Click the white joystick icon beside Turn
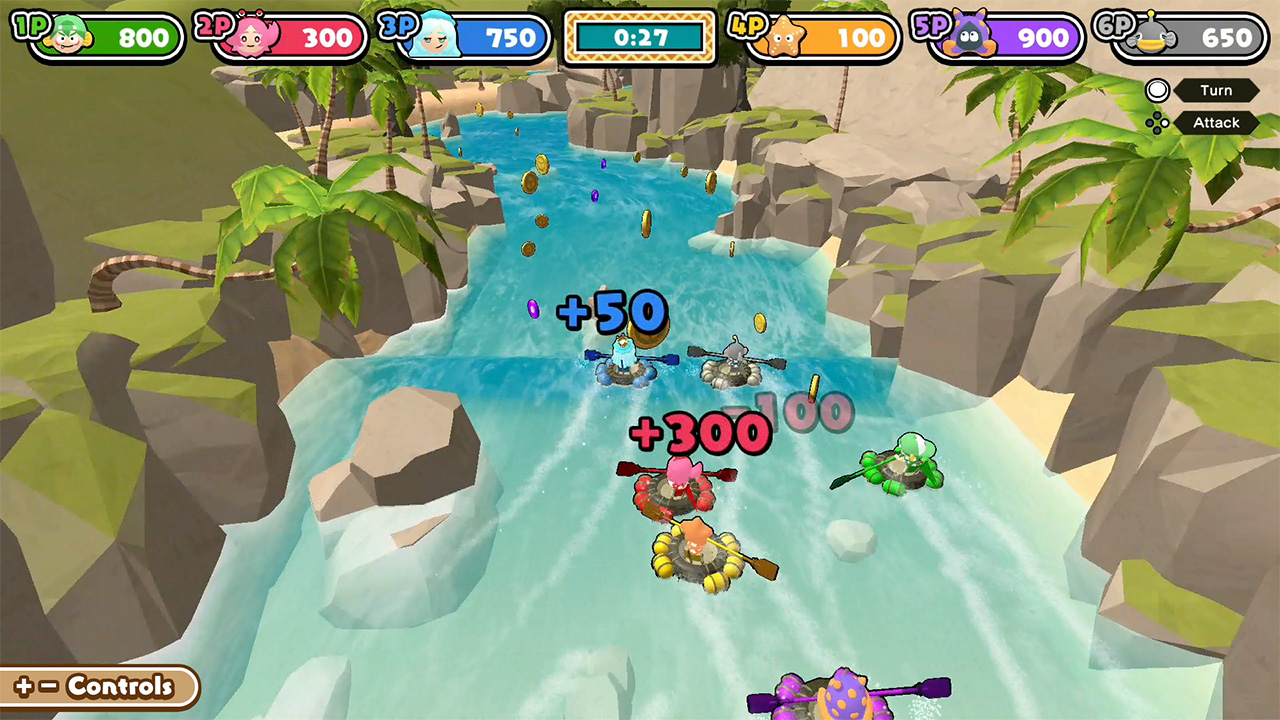1280x720 pixels. tap(1157, 90)
